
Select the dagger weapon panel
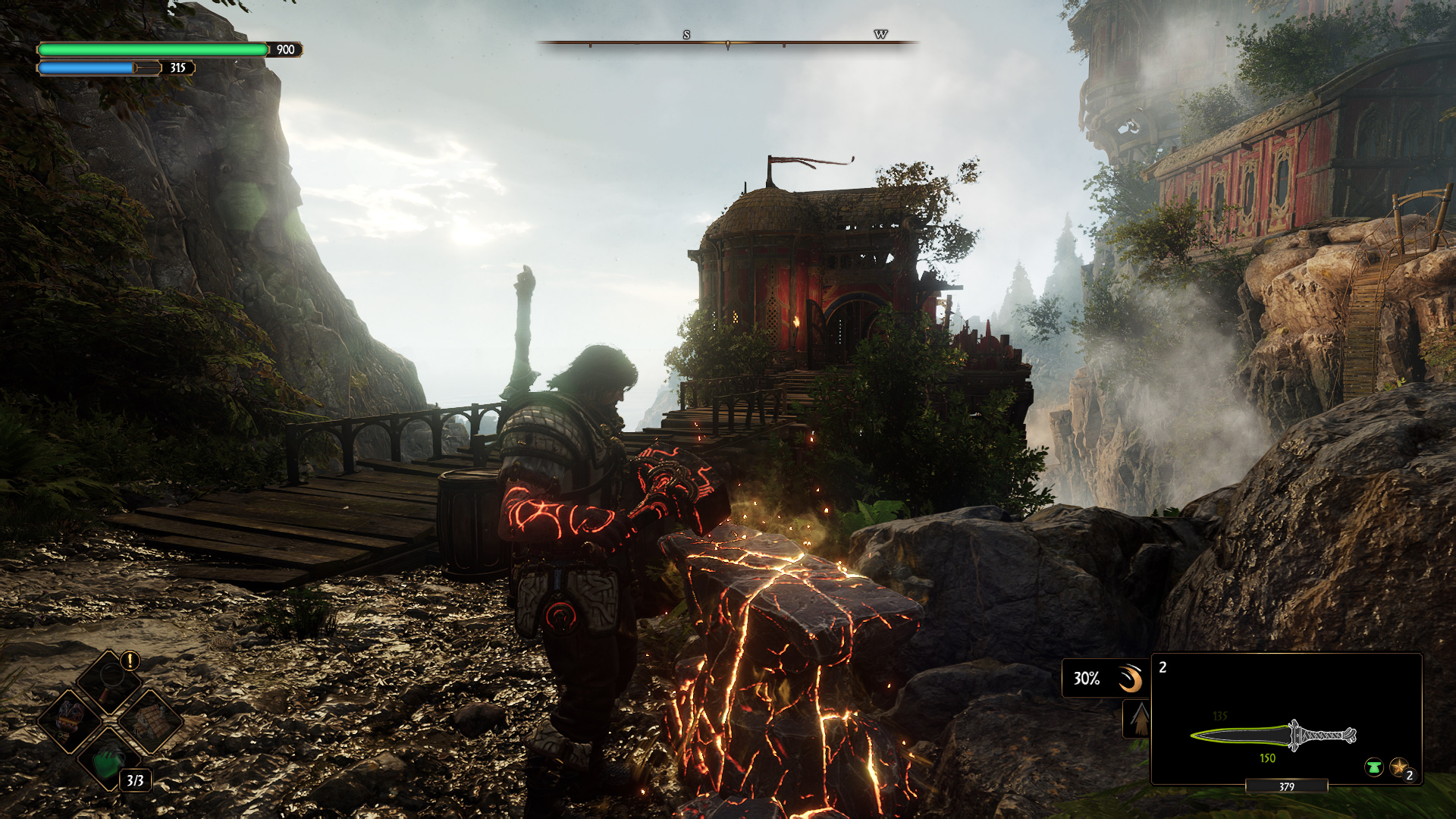point(1286,718)
